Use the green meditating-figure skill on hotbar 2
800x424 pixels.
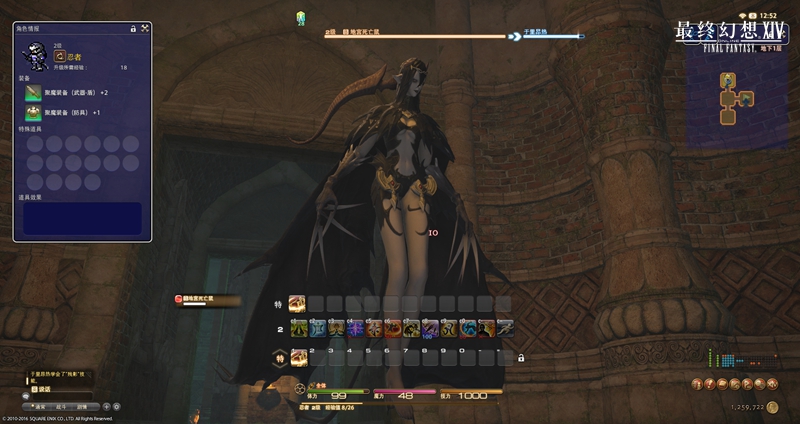tap(298, 328)
